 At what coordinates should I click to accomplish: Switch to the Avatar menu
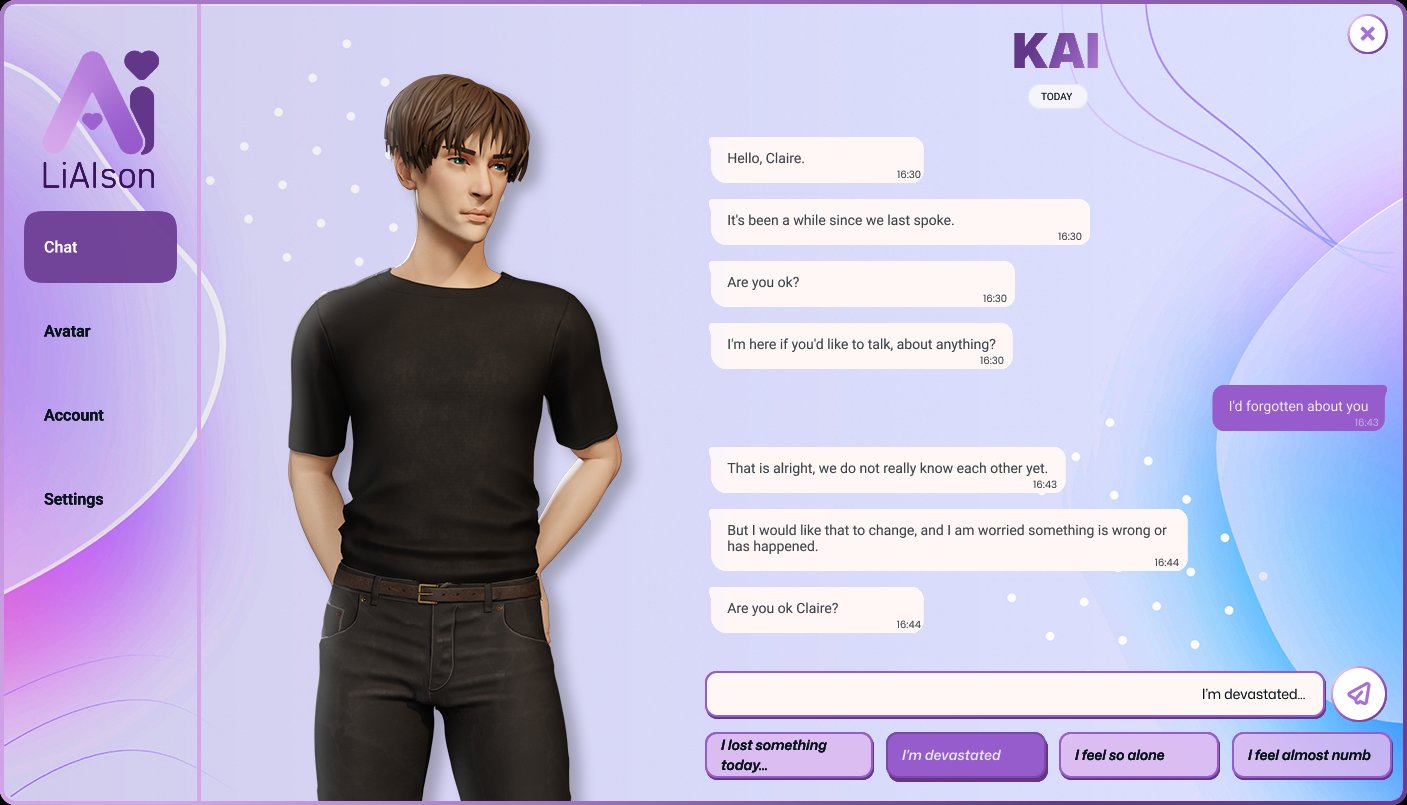tap(67, 331)
